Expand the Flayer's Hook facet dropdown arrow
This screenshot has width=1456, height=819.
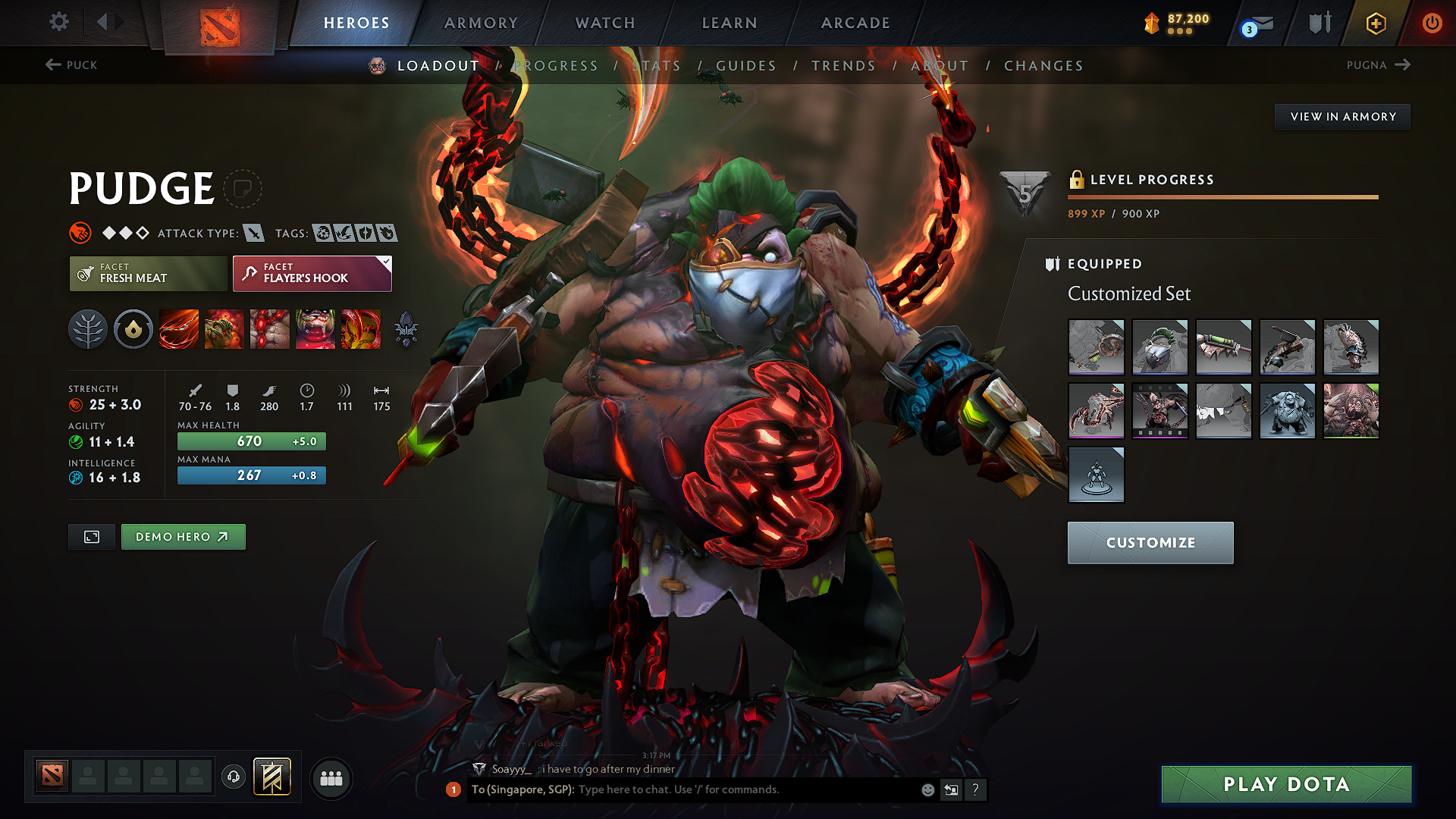click(x=386, y=262)
